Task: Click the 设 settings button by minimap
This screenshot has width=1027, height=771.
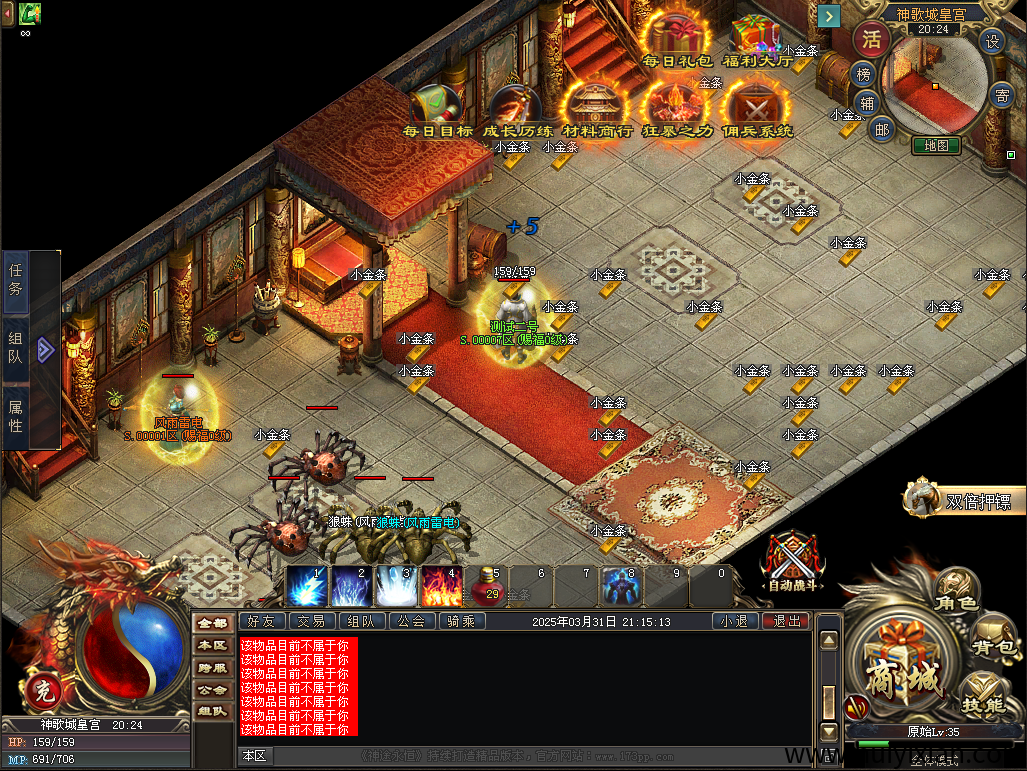Action: click(x=992, y=41)
